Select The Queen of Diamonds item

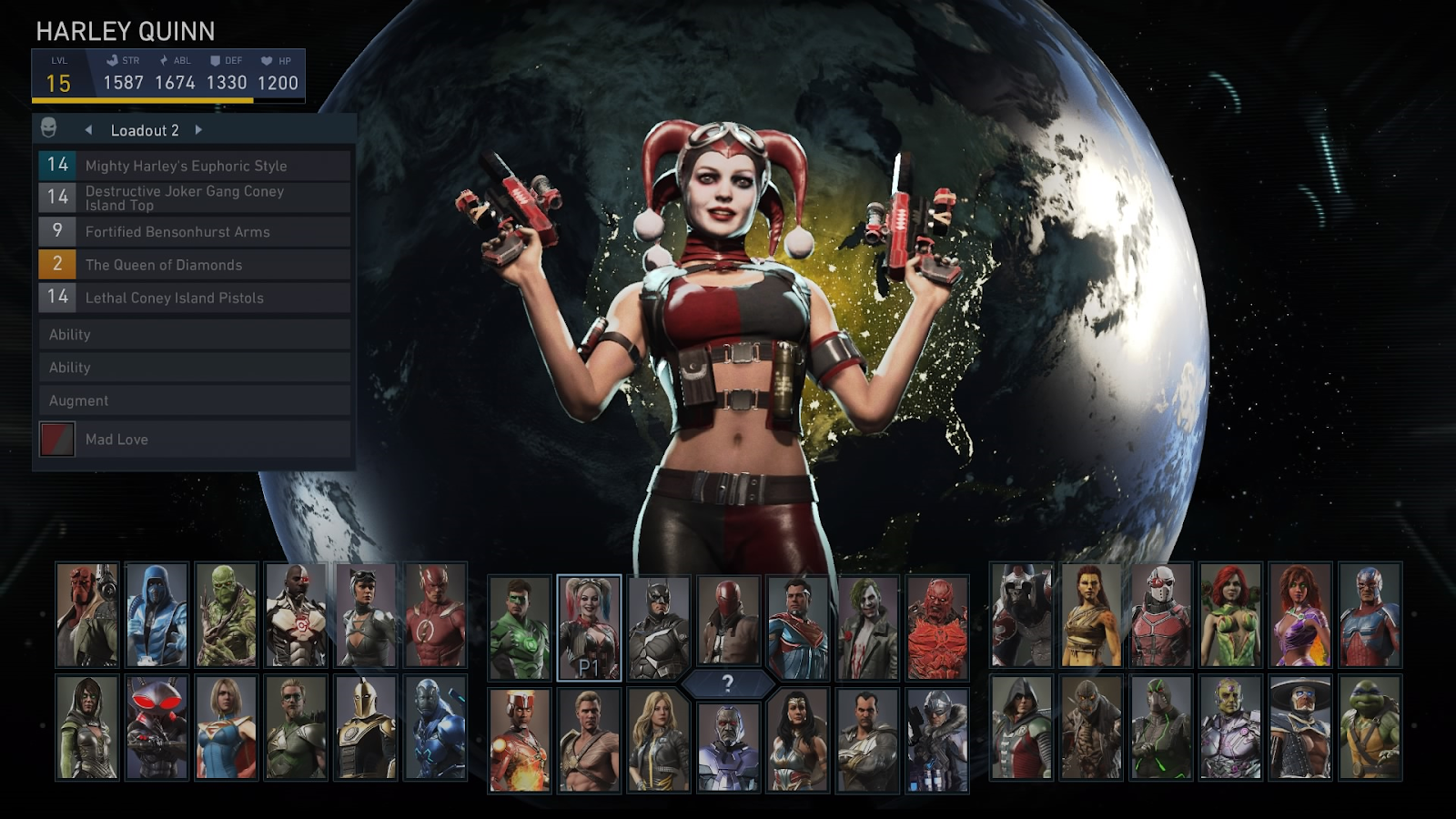click(194, 265)
